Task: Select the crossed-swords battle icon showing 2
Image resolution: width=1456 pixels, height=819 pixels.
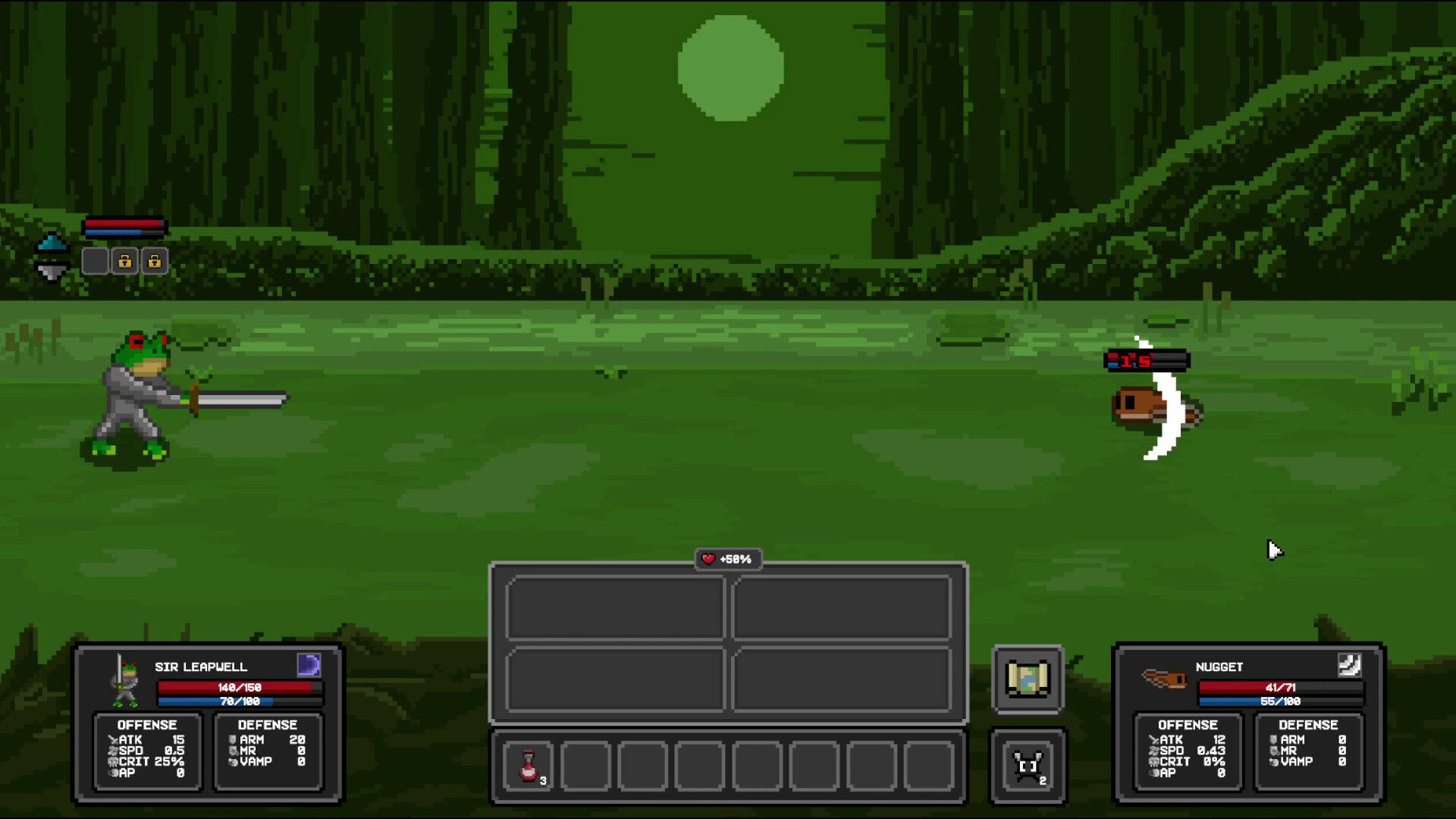Action: (1028, 766)
